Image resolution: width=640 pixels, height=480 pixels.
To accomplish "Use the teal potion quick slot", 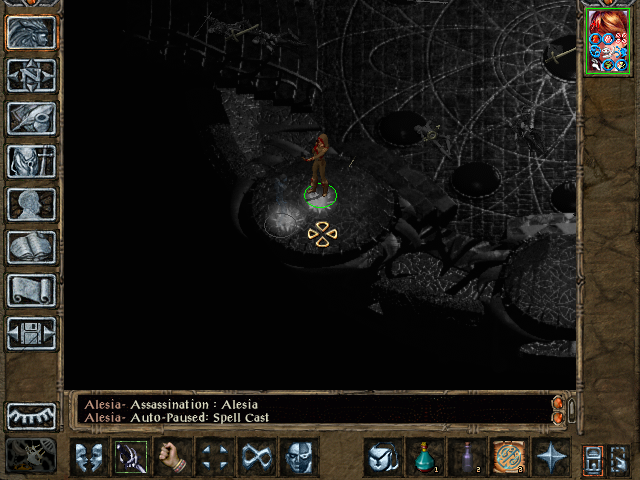I will (x=425, y=457).
